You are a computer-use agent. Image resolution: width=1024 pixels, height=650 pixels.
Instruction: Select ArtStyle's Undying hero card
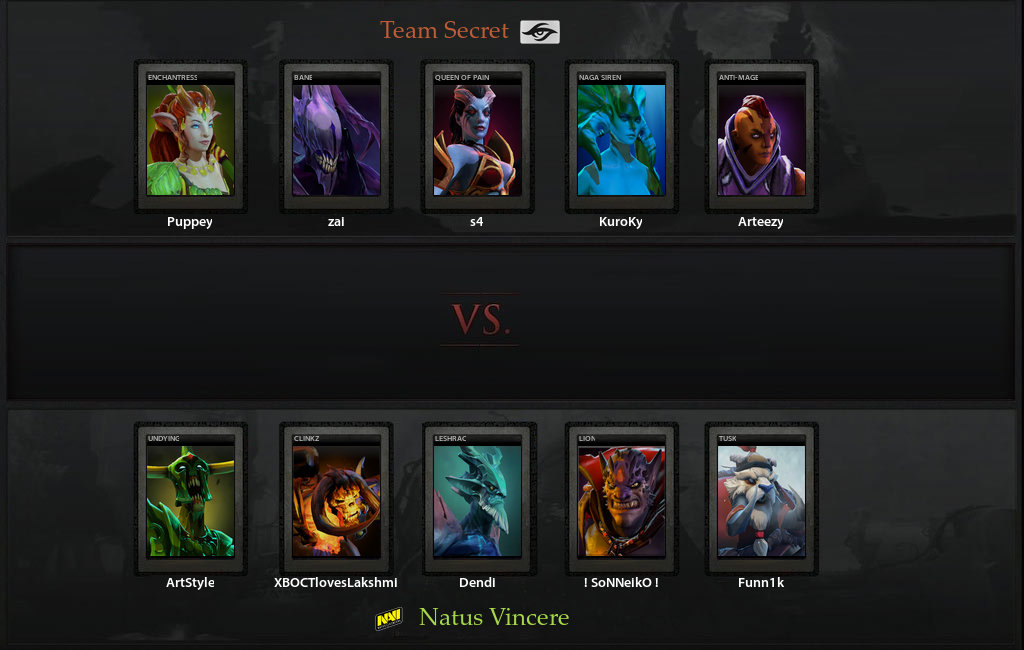(x=190, y=499)
